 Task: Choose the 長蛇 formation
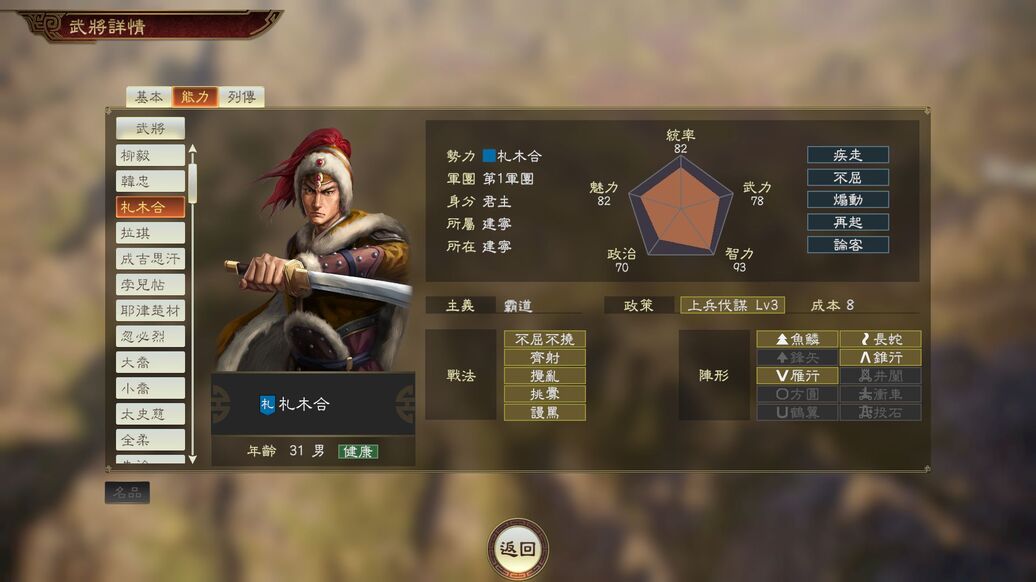880,339
